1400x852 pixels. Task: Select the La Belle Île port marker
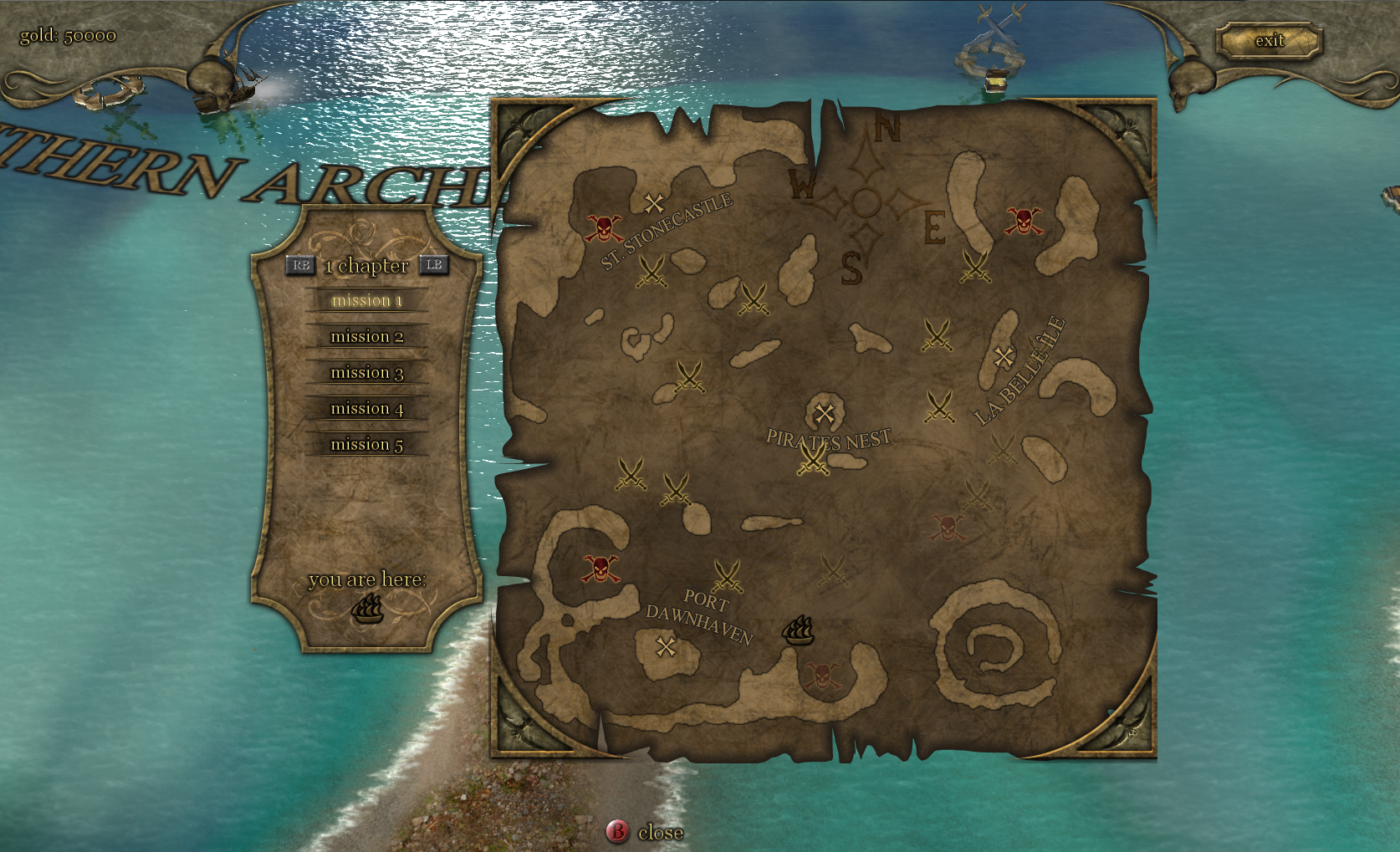(1004, 357)
